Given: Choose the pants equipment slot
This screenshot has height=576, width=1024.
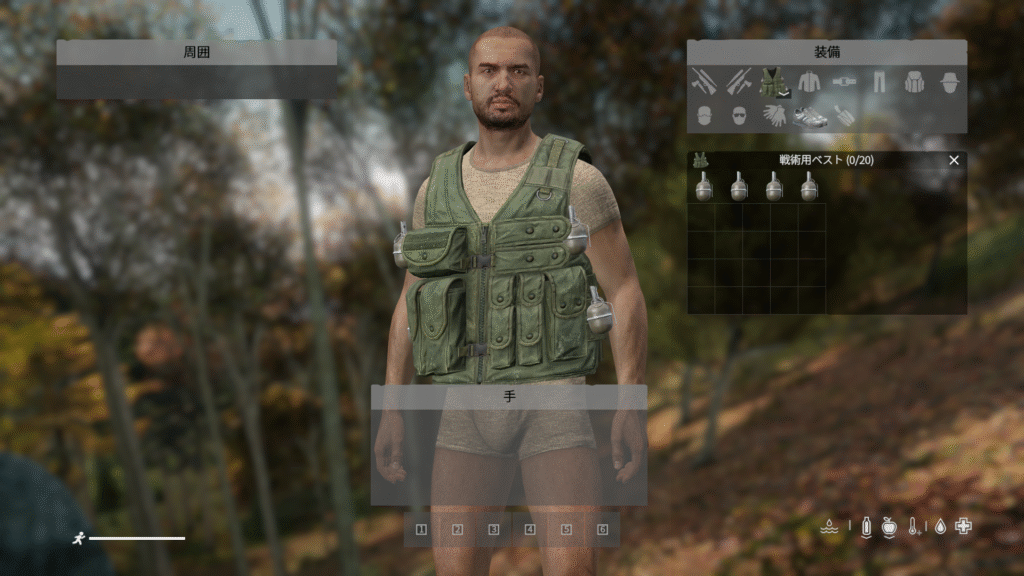Looking at the screenshot, I should pos(879,82).
